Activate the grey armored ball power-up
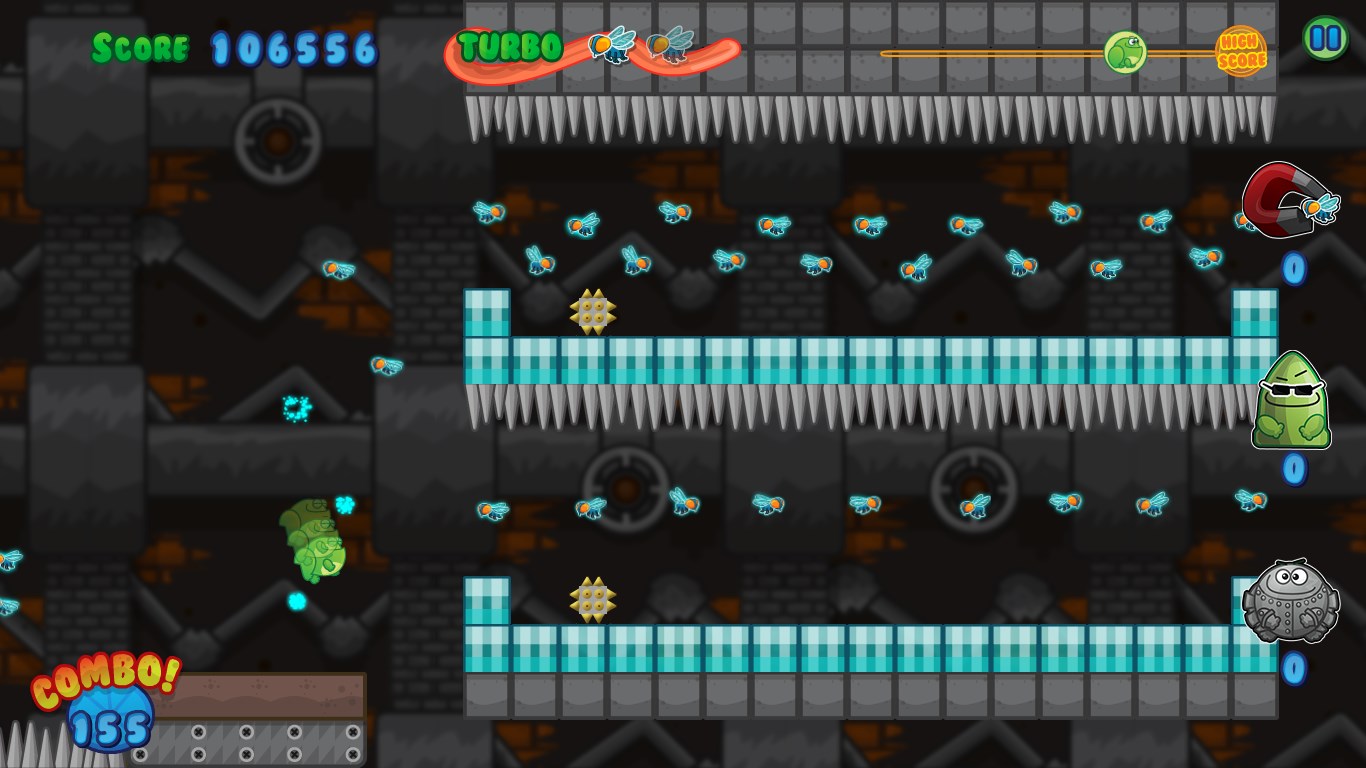1366x768 pixels. (1290, 601)
